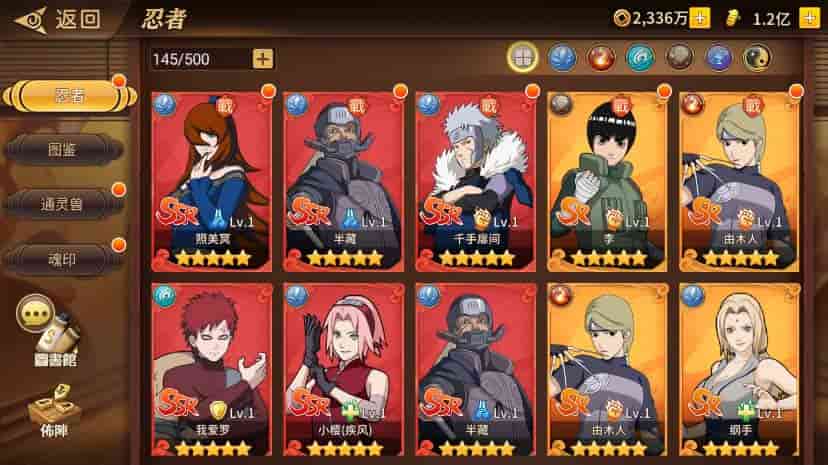
Task: Choose the 千手扉间 ninja card
Action: (475, 180)
